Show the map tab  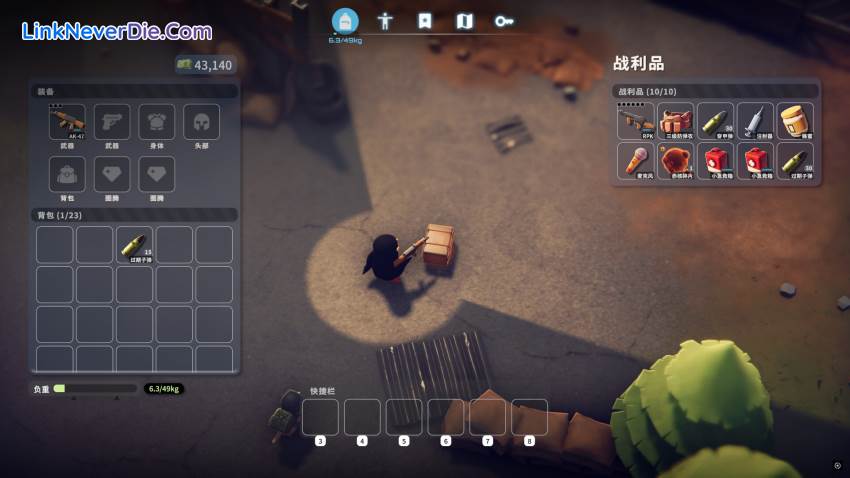pyautogui.click(x=464, y=20)
